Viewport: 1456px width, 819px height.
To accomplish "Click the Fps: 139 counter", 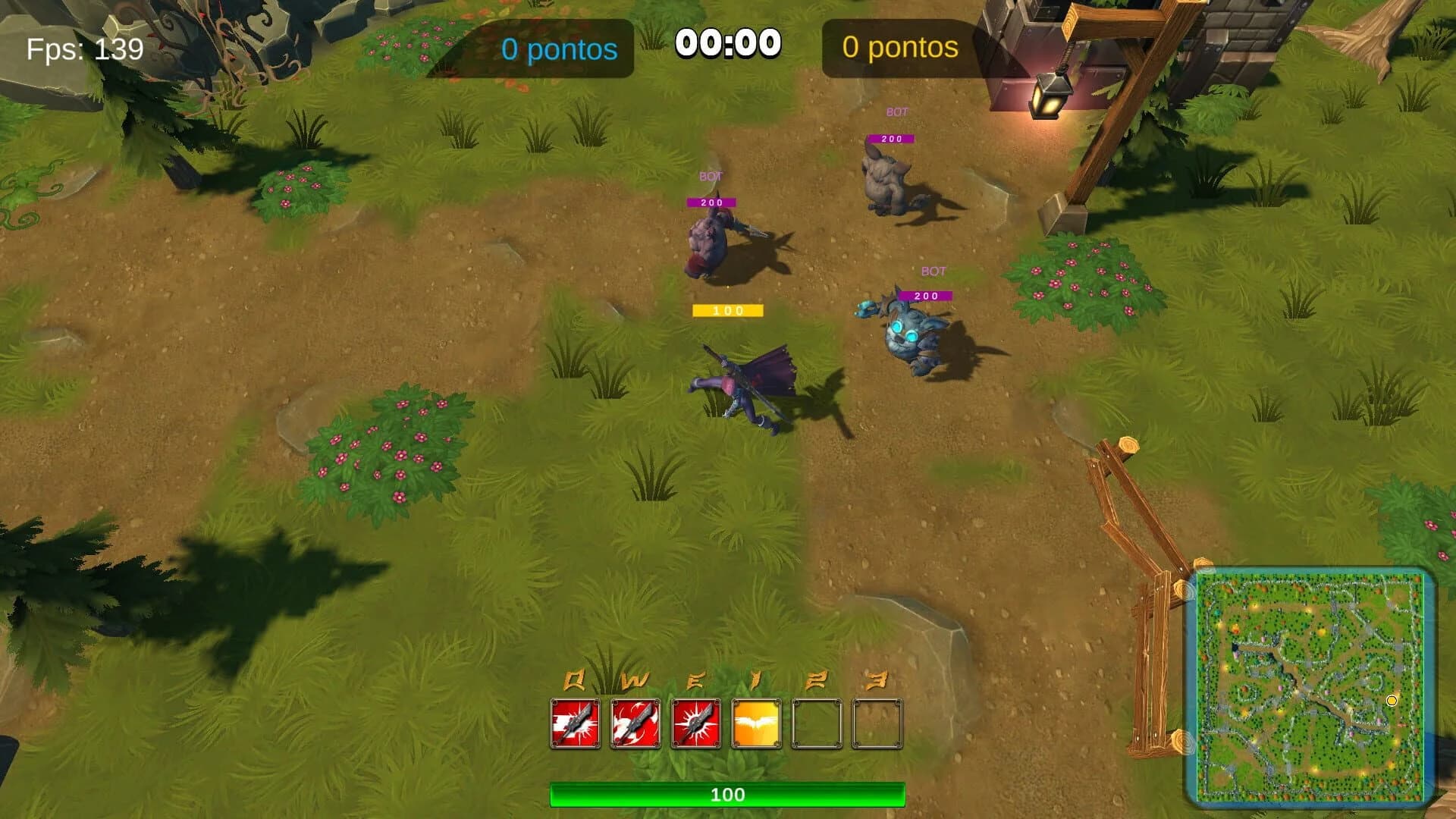I will [x=83, y=50].
